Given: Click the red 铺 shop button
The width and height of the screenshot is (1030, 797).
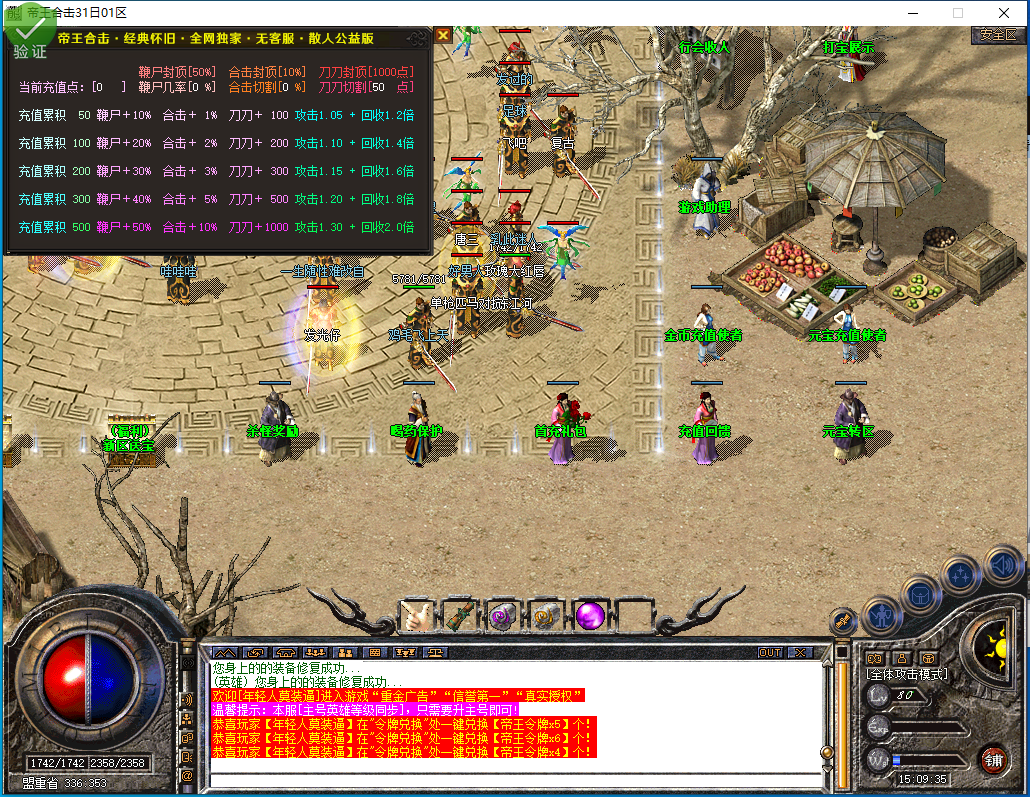Looking at the screenshot, I should [993, 757].
